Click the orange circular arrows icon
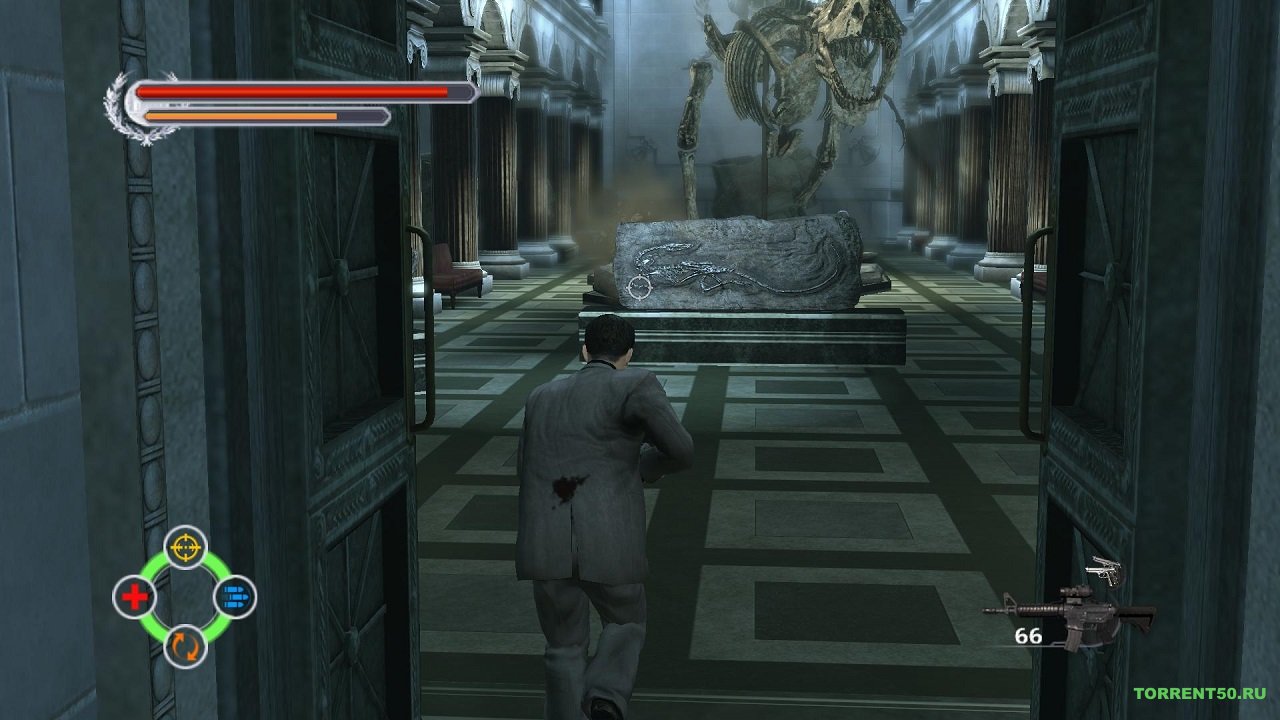1280x720 pixels. (185, 646)
